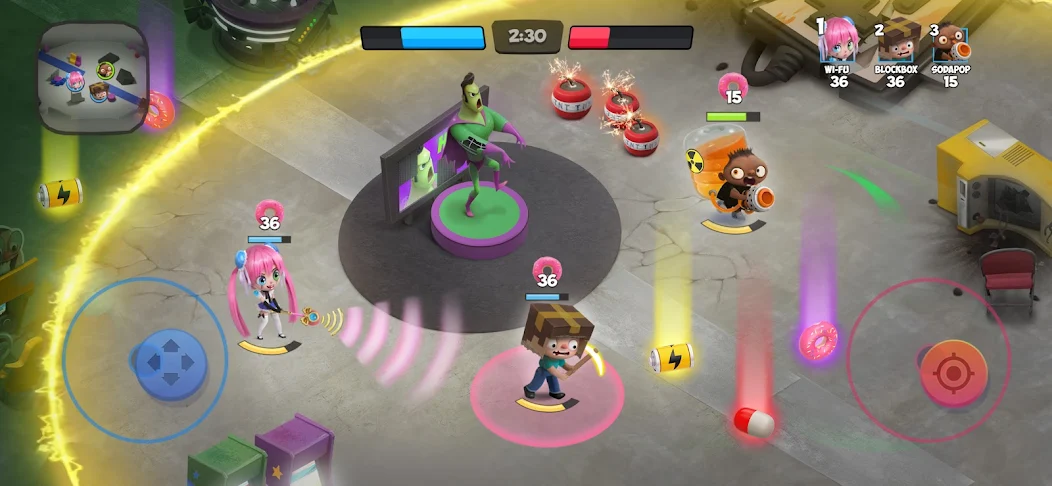Screen dimensions: 1052x486
Task: Fire with the red crosshair attack button
Action: [953, 372]
